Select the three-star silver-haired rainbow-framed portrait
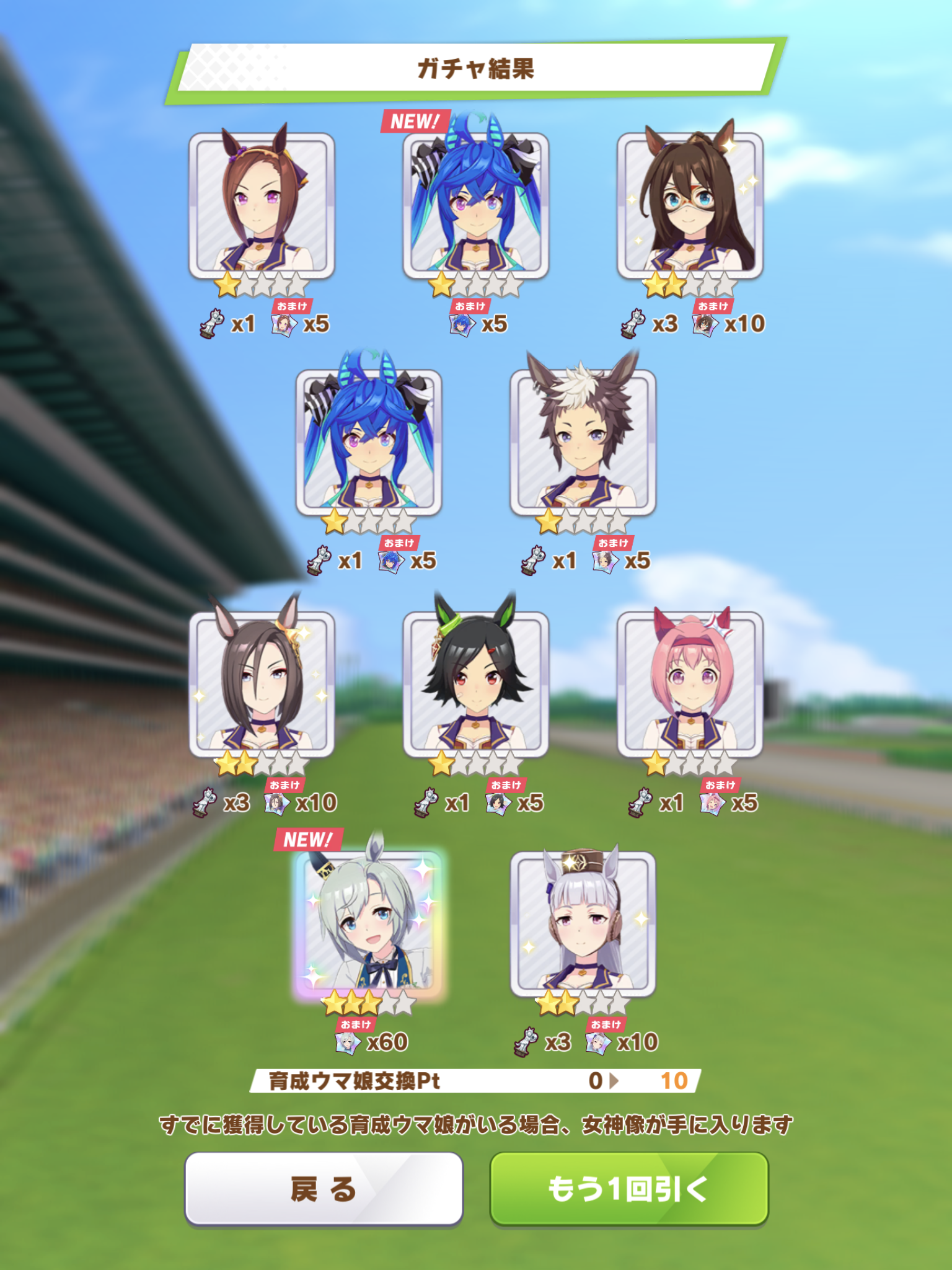Screen dimensions: 952x1270 369,924
